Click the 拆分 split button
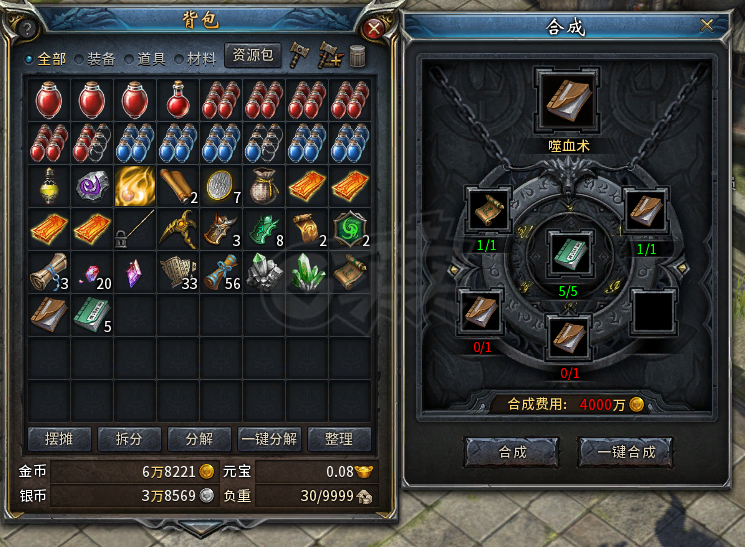Image resolution: width=745 pixels, height=547 pixels. point(129,439)
